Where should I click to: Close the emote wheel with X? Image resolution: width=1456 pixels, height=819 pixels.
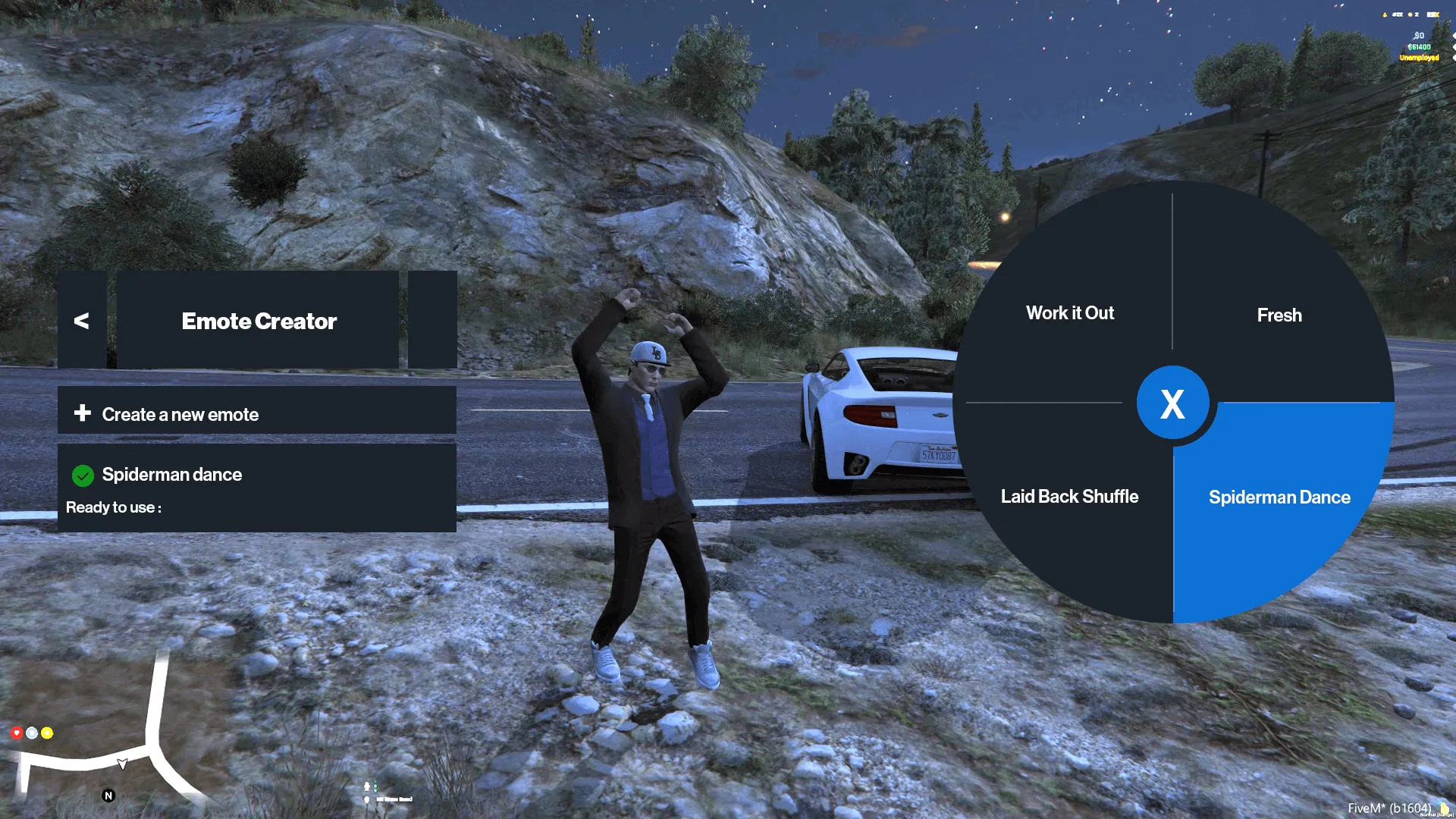[x=1172, y=403]
